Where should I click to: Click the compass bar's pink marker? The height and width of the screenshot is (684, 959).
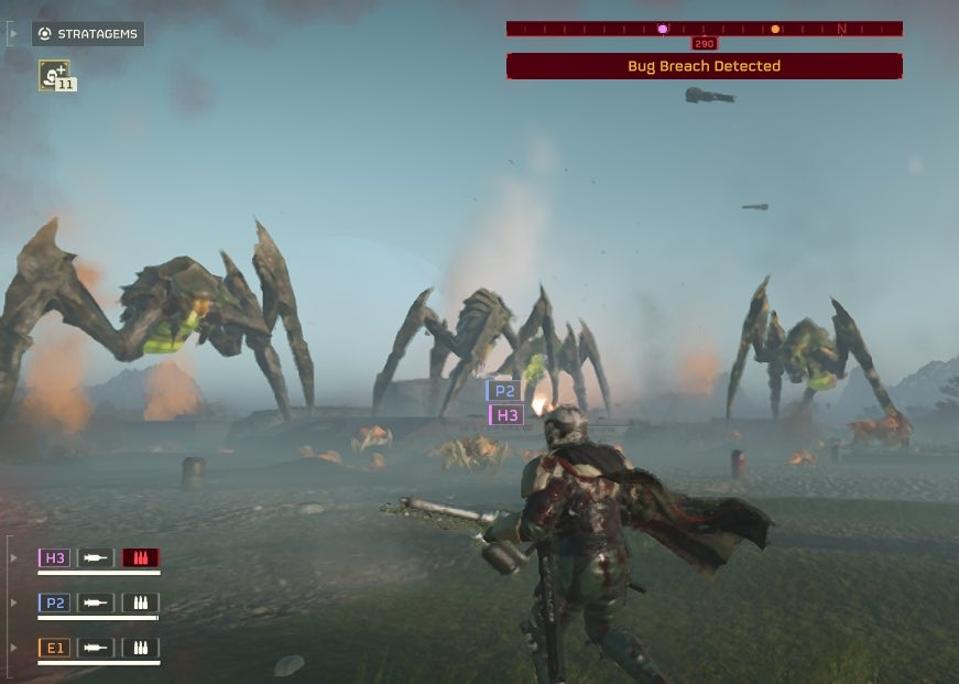point(662,29)
